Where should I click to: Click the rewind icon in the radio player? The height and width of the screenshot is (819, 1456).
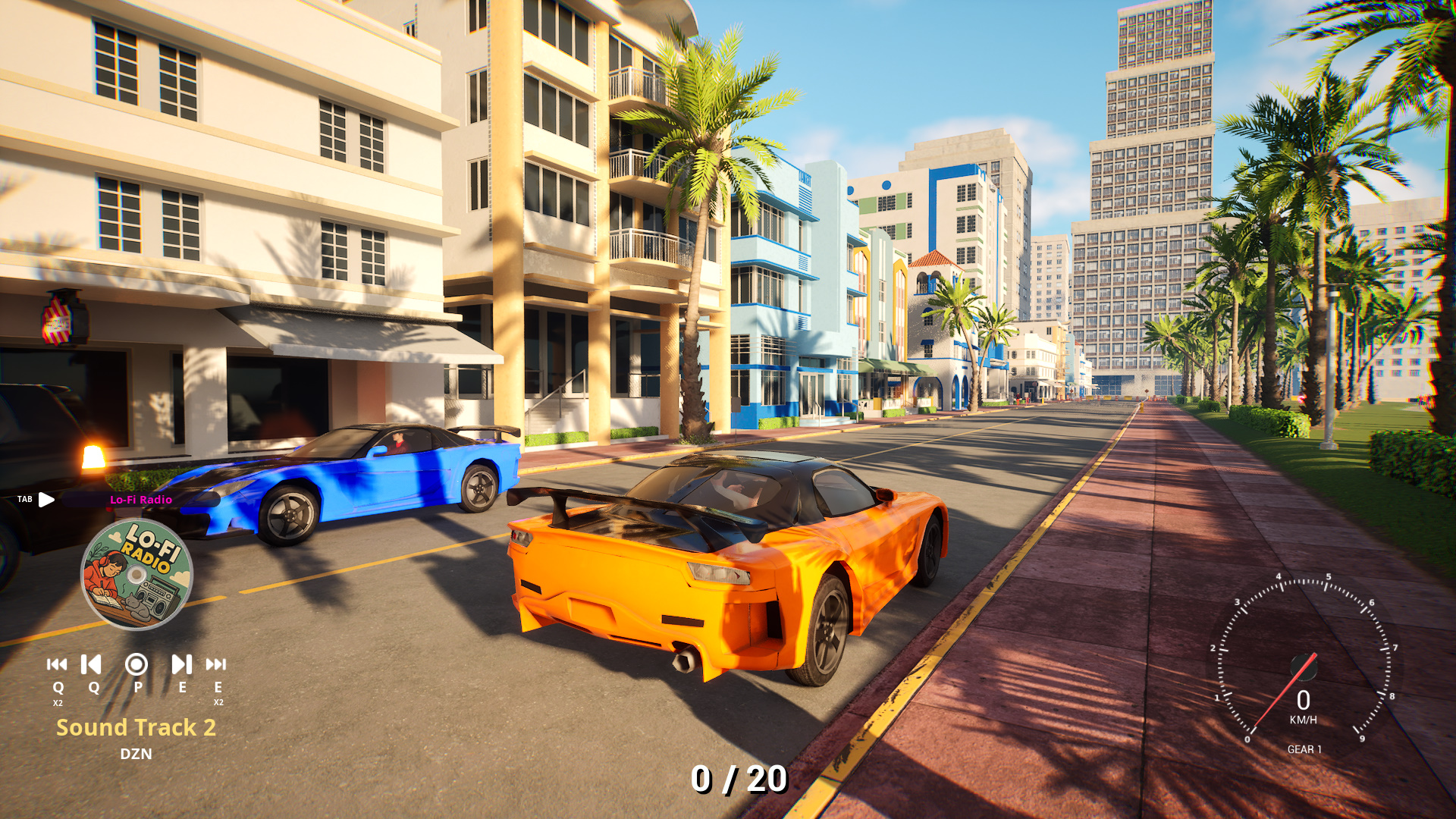56,666
